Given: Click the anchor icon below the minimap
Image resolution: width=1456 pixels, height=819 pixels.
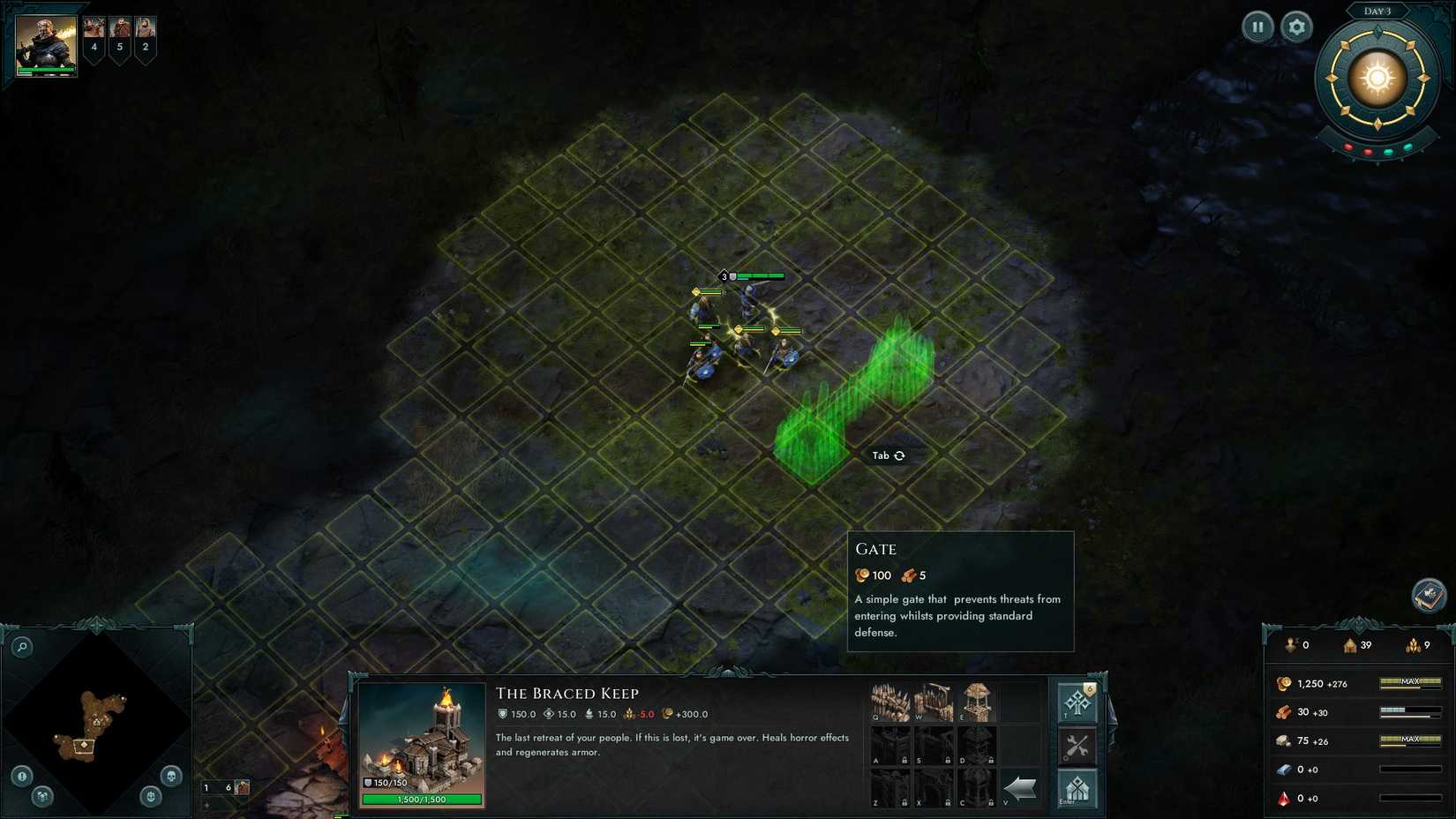Looking at the screenshot, I should point(150,797).
